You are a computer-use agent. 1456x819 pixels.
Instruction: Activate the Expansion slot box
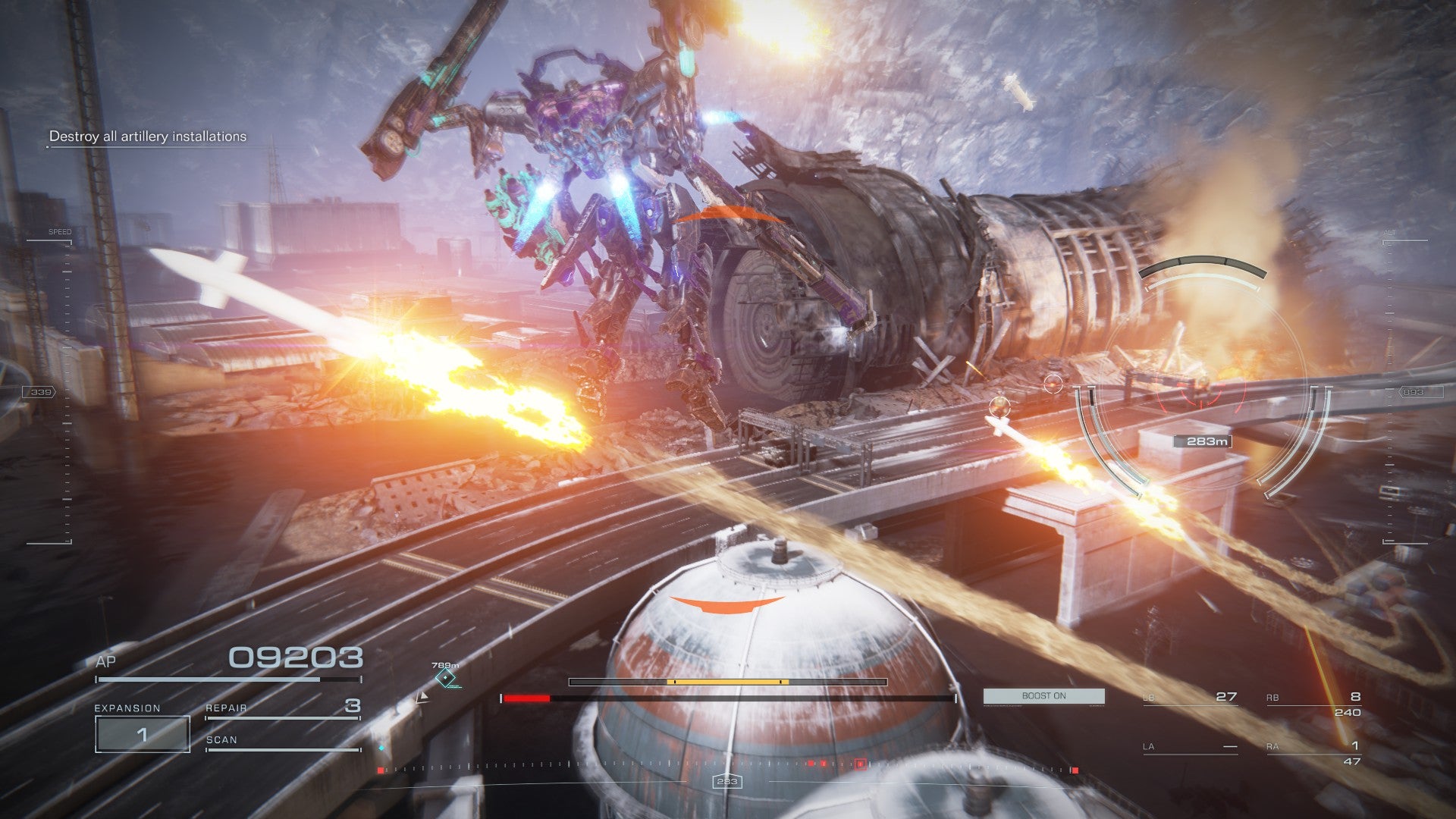click(x=142, y=734)
